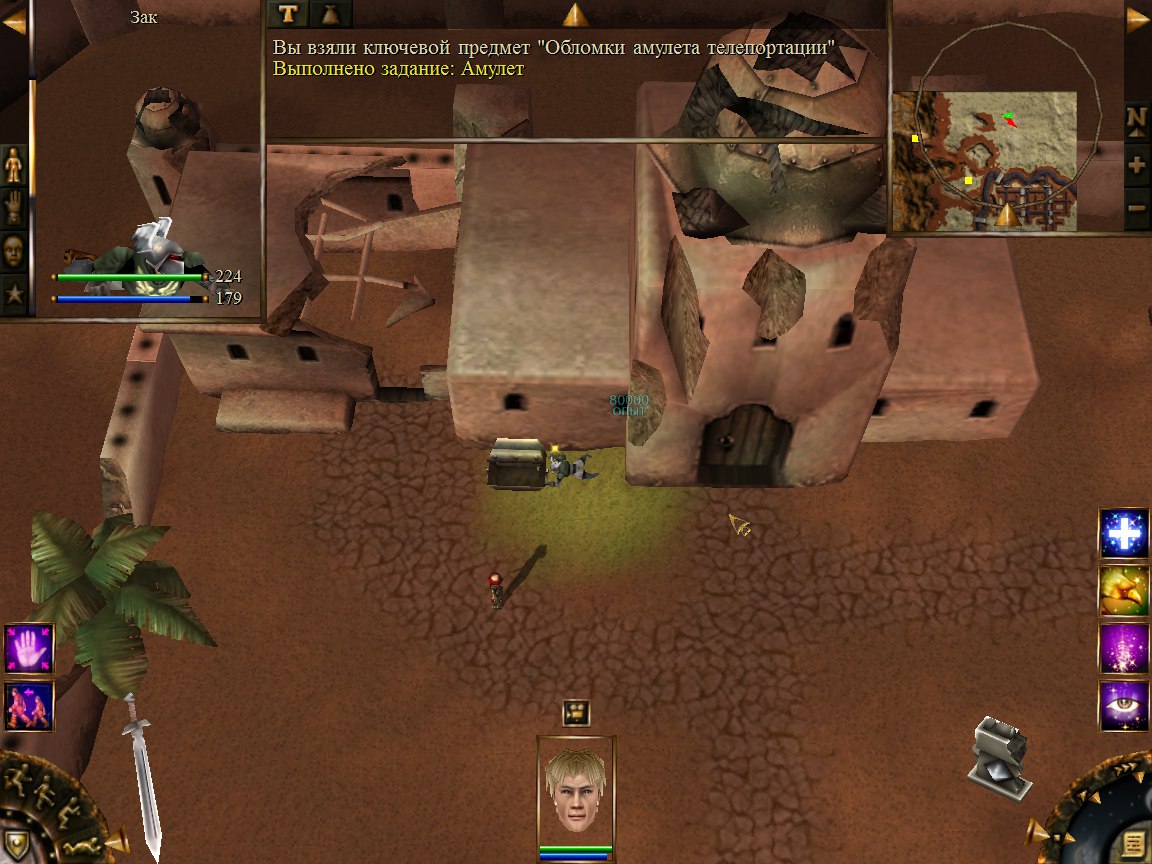Open the journal scroll in corner dial

tap(1132, 843)
